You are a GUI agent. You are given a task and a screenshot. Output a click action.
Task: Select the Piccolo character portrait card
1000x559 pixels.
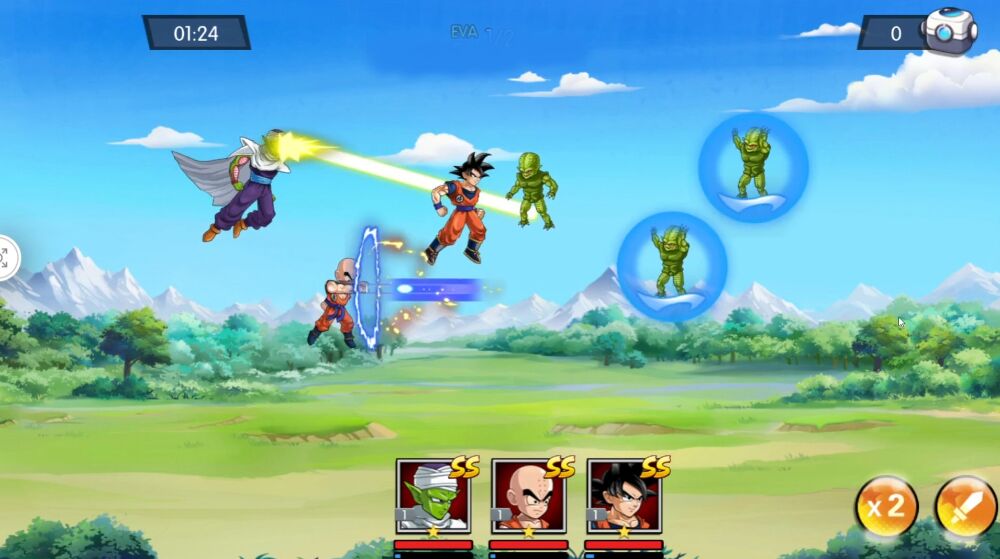click(432, 496)
